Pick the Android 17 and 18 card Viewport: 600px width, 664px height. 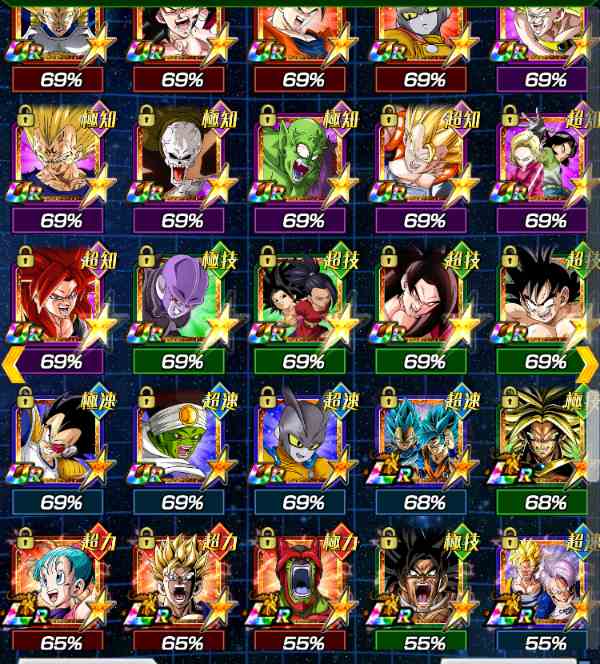[x=544, y=166]
